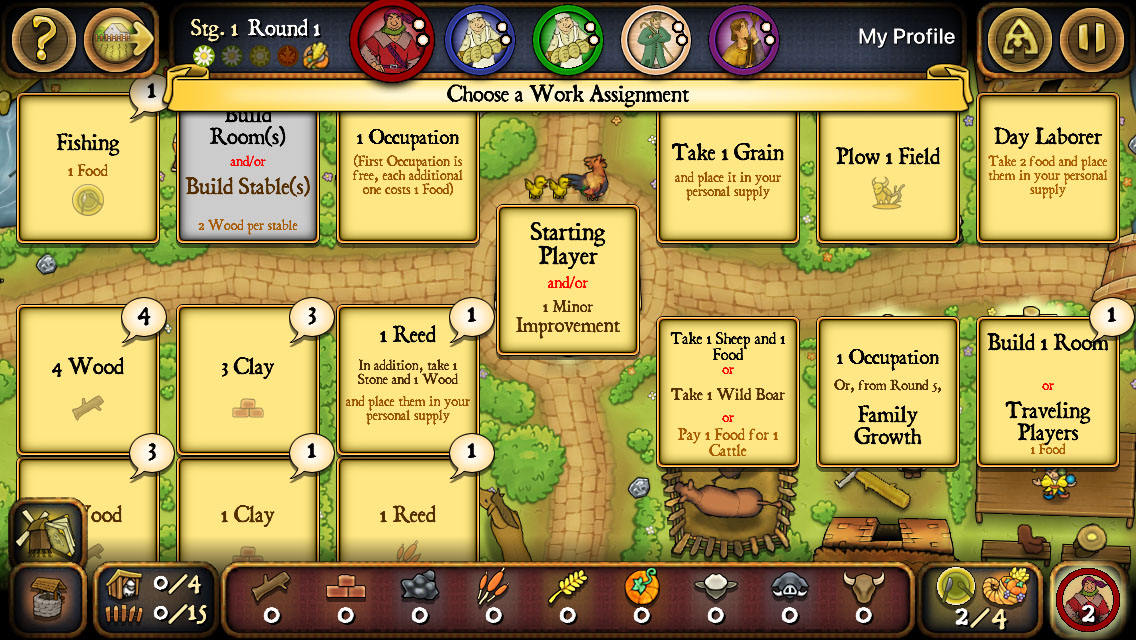Take the 3 Clay action space
The height and width of the screenshot is (640, 1136).
(247, 380)
